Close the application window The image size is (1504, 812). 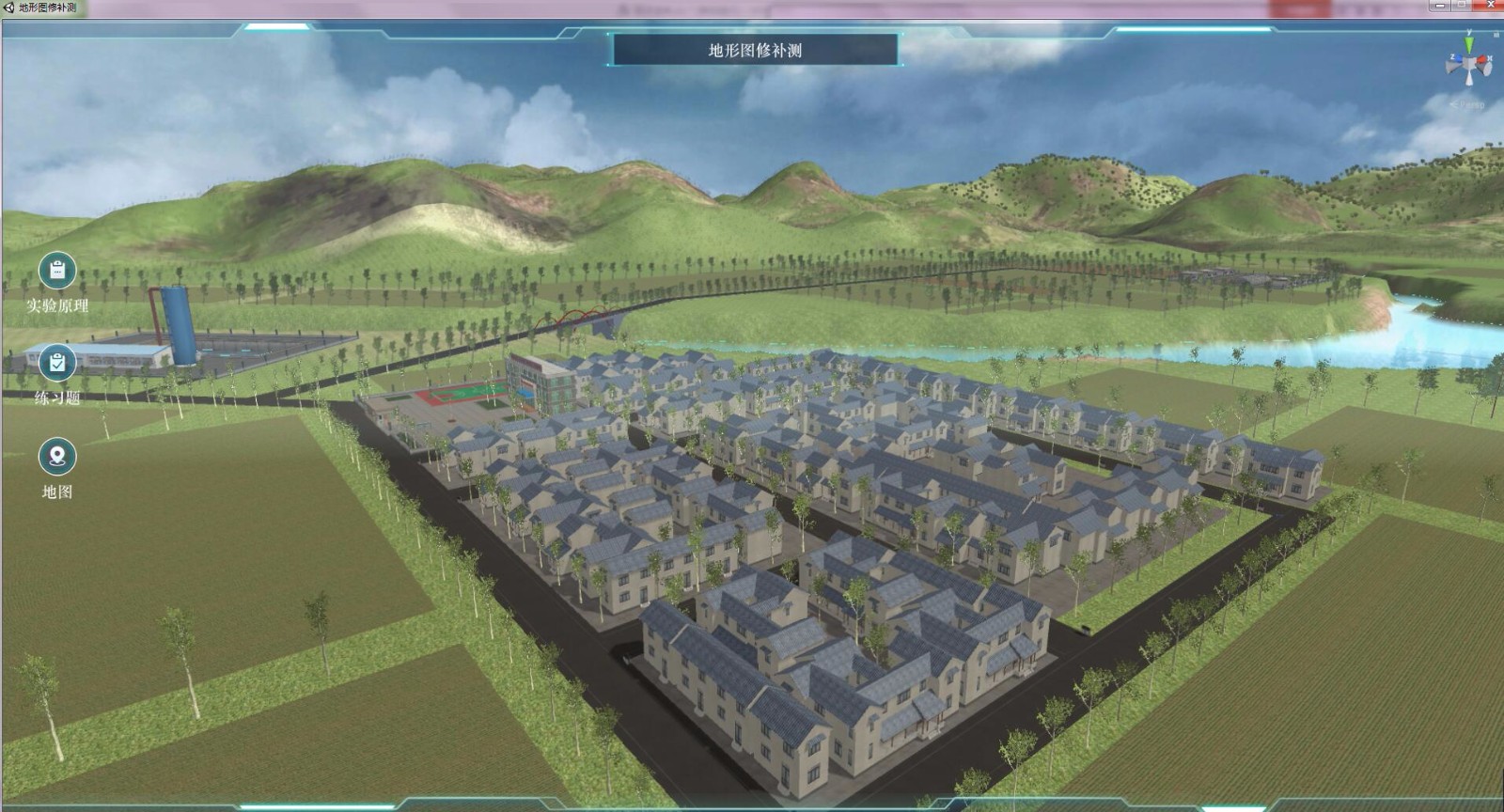point(1491,6)
